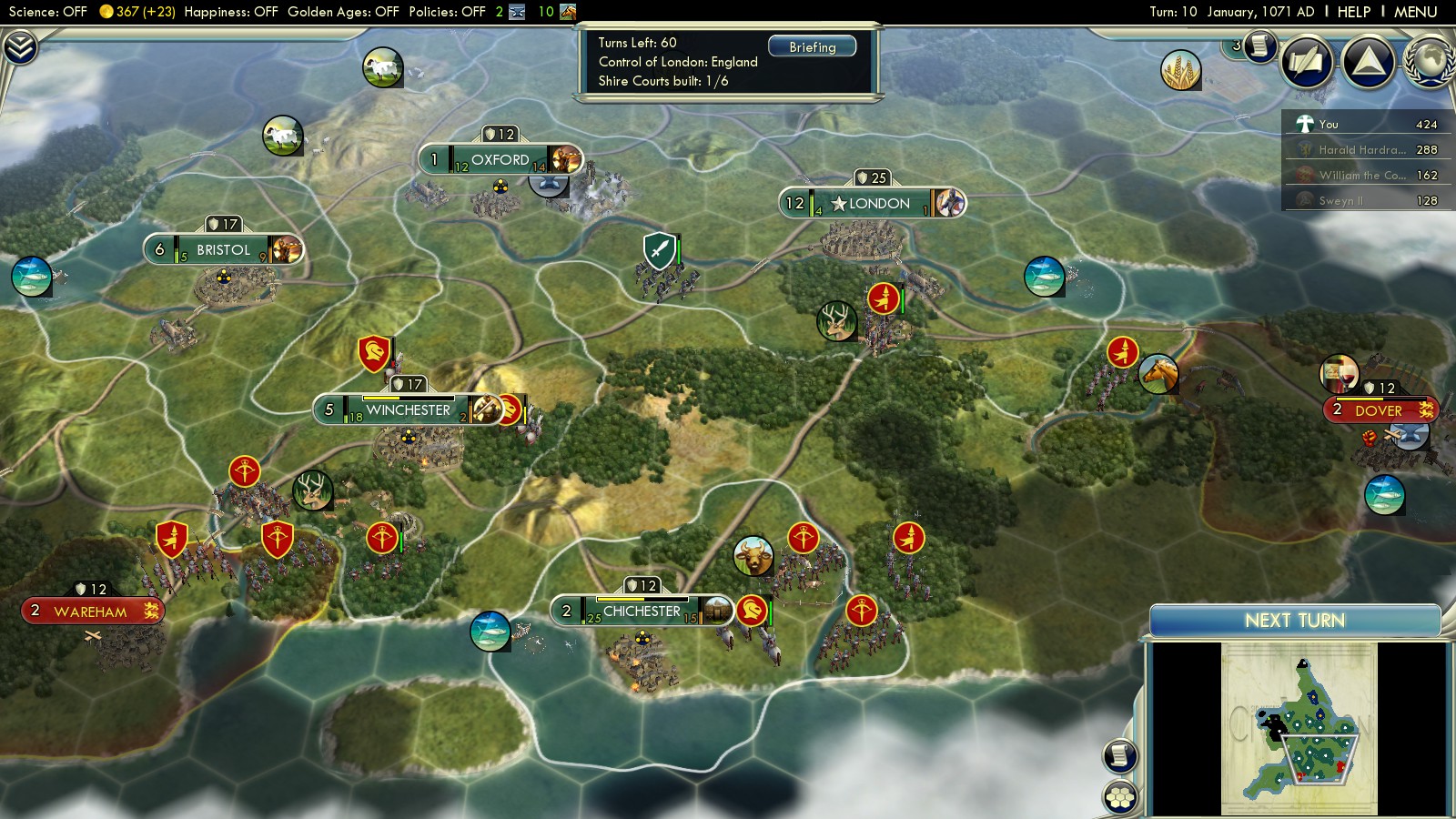Open the Oxford city banner
This screenshot has height=819, width=1456.
500,160
